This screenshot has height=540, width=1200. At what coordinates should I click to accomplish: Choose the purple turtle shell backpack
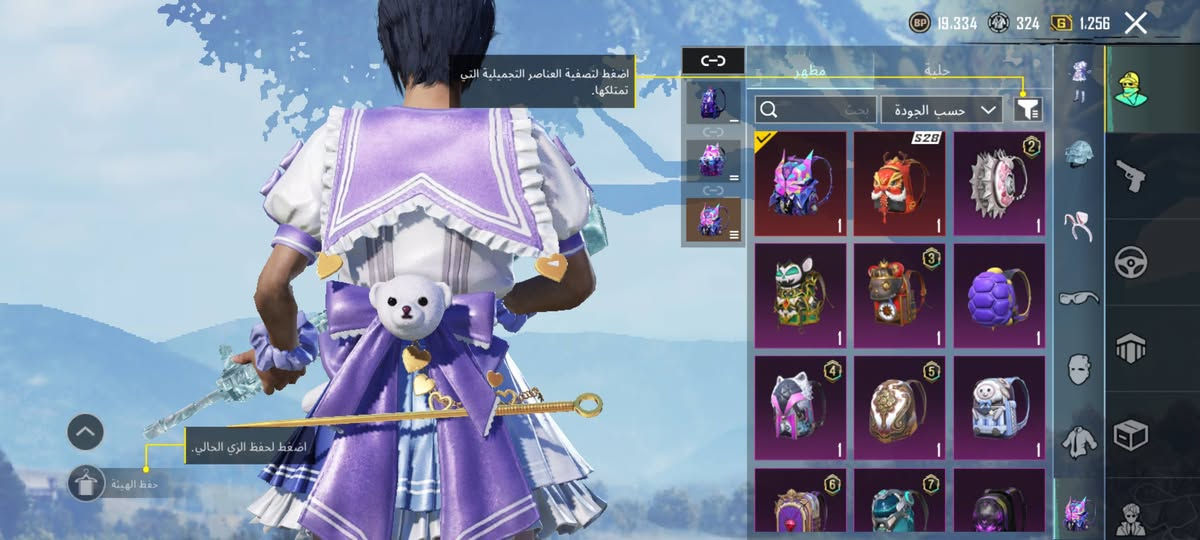pos(999,296)
